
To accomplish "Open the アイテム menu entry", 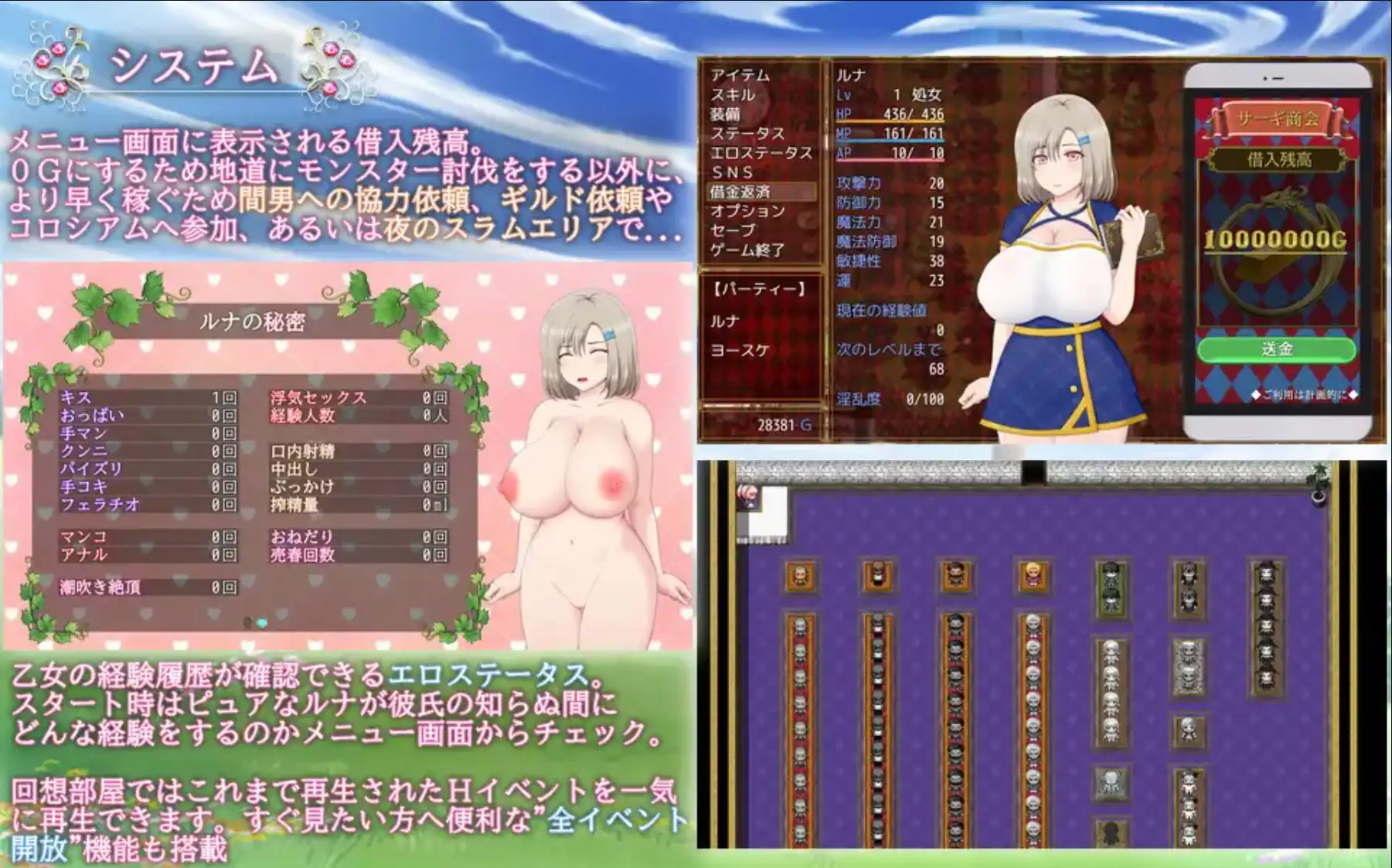I will pyautogui.click(x=739, y=76).
